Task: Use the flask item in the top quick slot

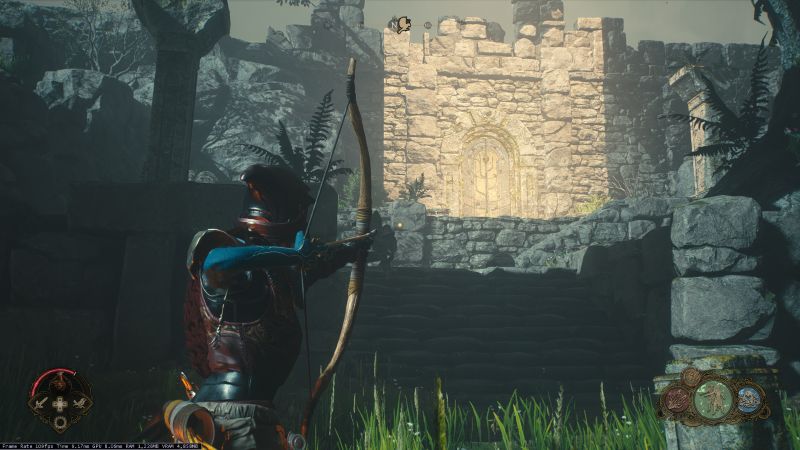Action: click(x=62, y=383)
